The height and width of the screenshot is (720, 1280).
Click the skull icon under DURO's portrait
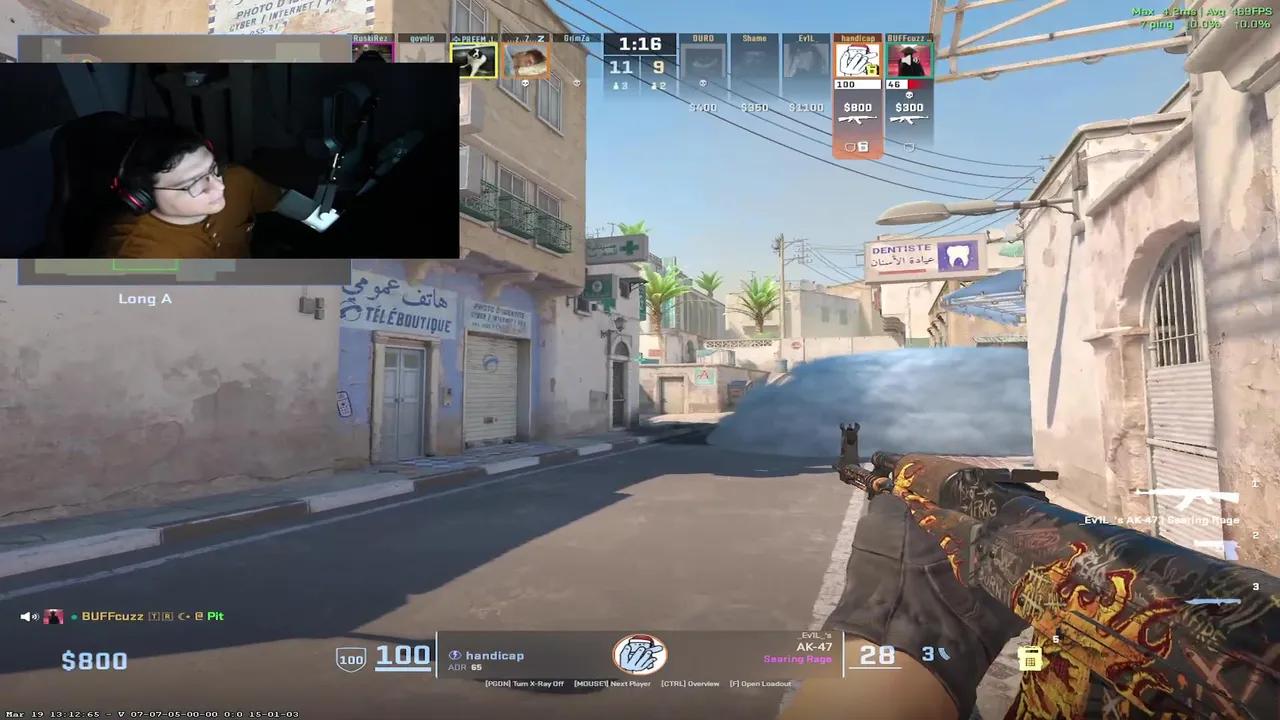tap(703, 83)
